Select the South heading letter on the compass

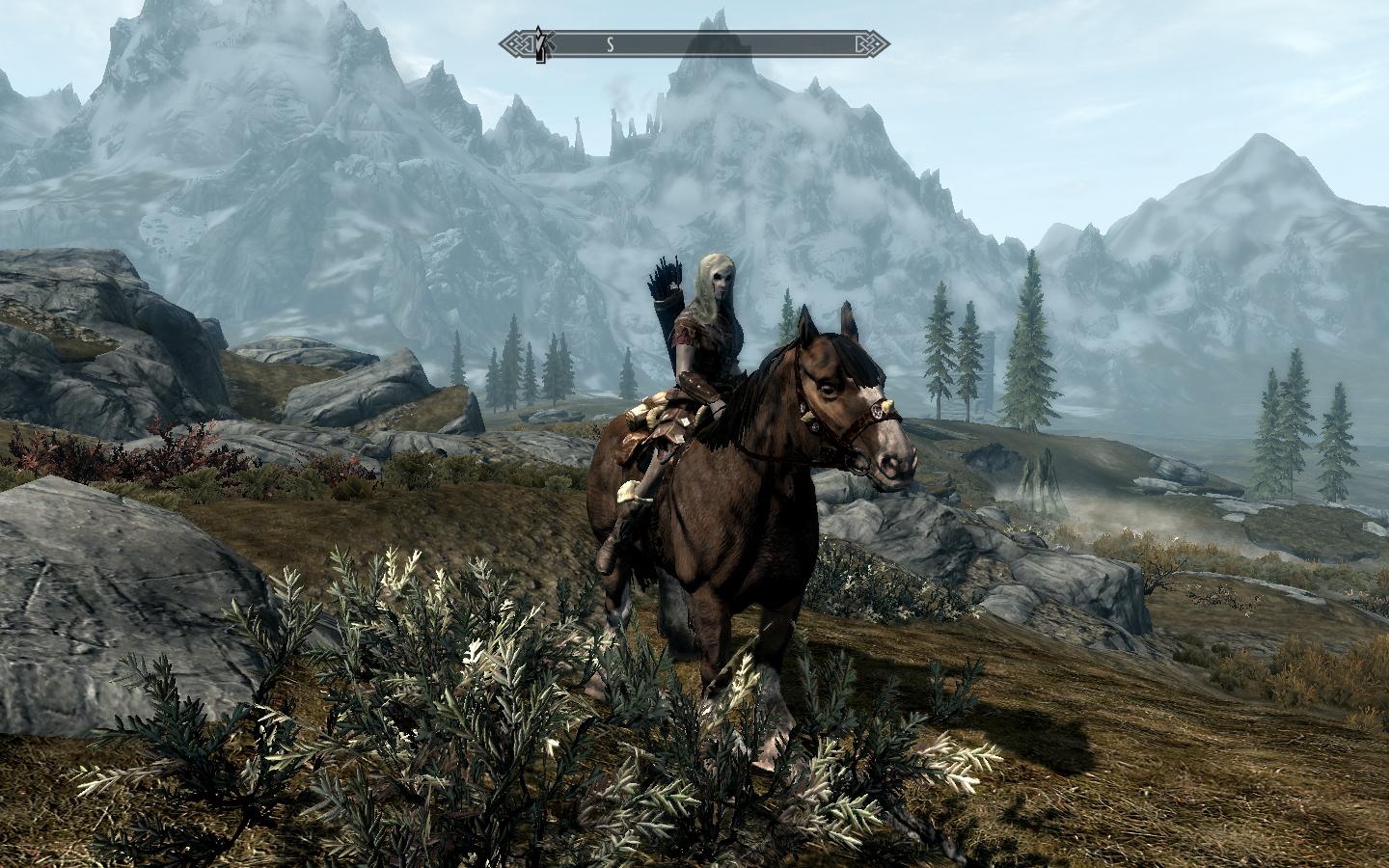[x=610, y=43]
